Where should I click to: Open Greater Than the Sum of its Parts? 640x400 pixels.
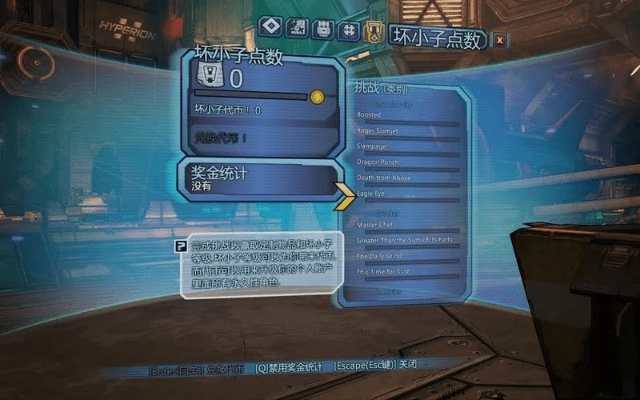tap(405, 239)
